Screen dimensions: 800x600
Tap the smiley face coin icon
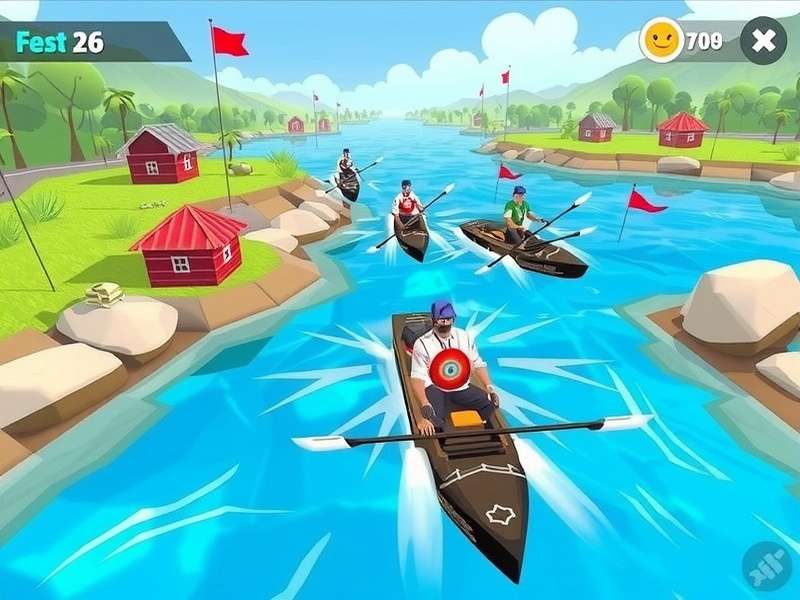click(662, 41)
